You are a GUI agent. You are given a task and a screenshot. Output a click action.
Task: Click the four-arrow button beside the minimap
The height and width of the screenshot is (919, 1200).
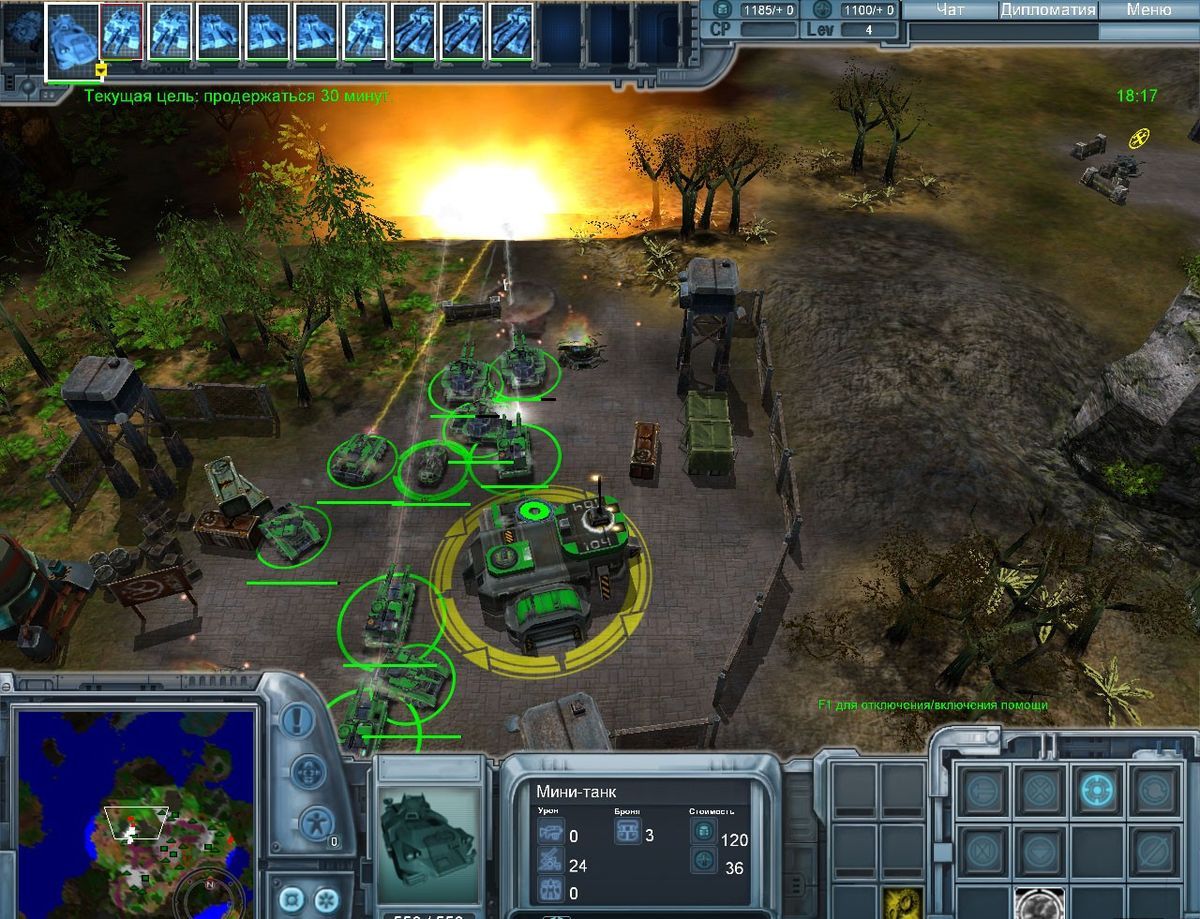click(311, 771)
